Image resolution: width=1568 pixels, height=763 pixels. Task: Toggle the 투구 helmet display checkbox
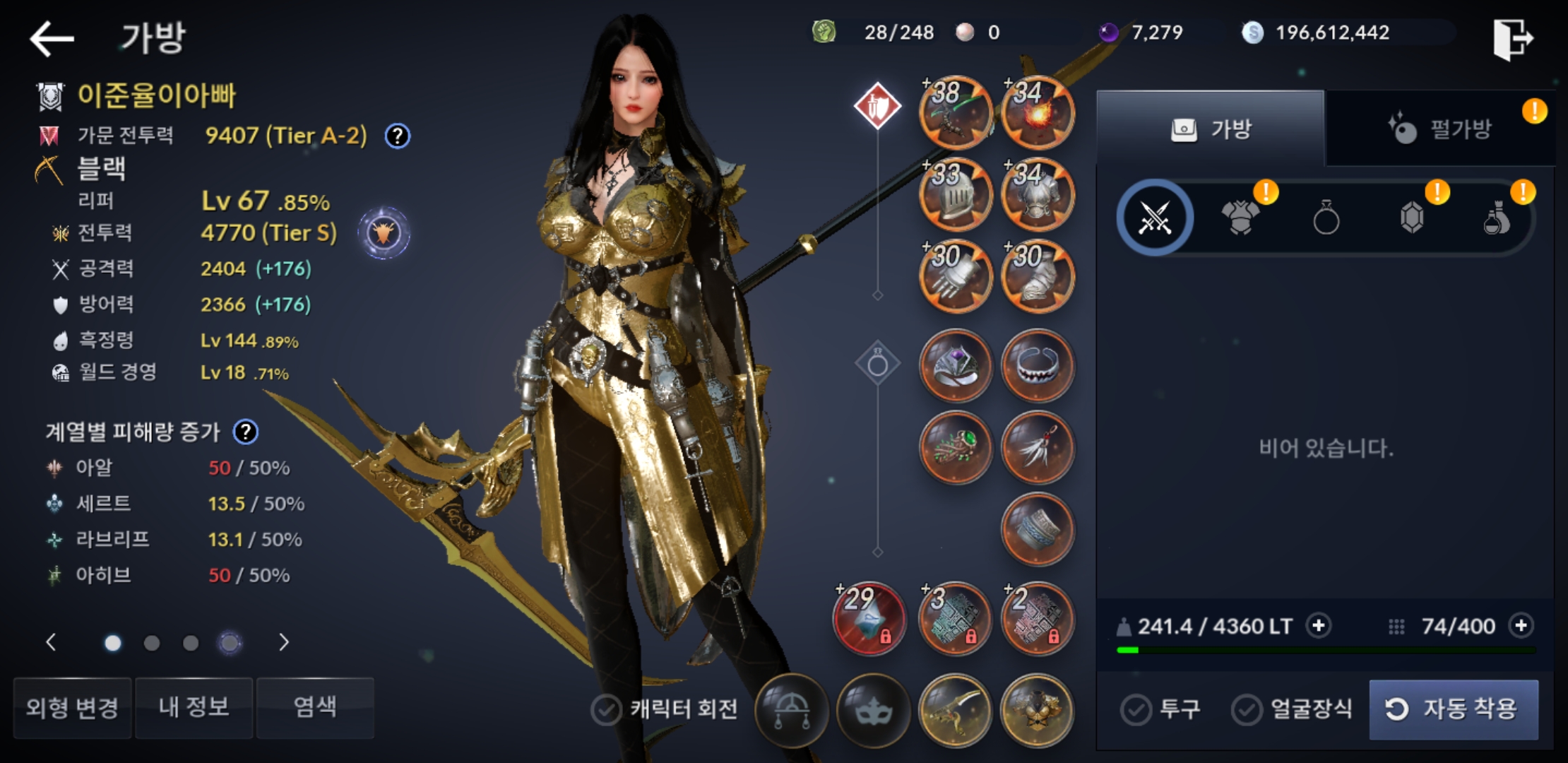[1136, 709]
